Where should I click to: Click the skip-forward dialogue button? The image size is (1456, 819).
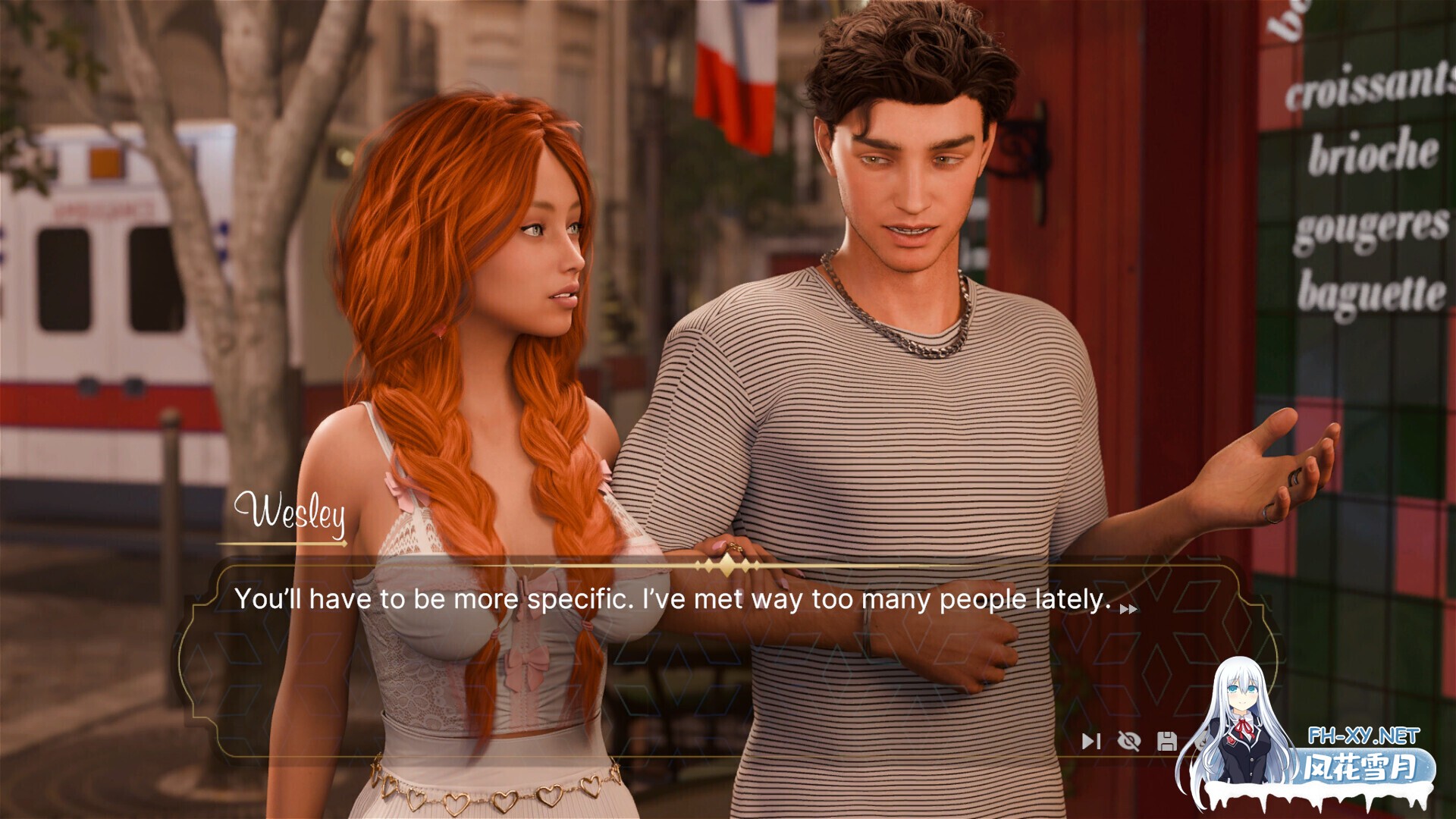1090,741
